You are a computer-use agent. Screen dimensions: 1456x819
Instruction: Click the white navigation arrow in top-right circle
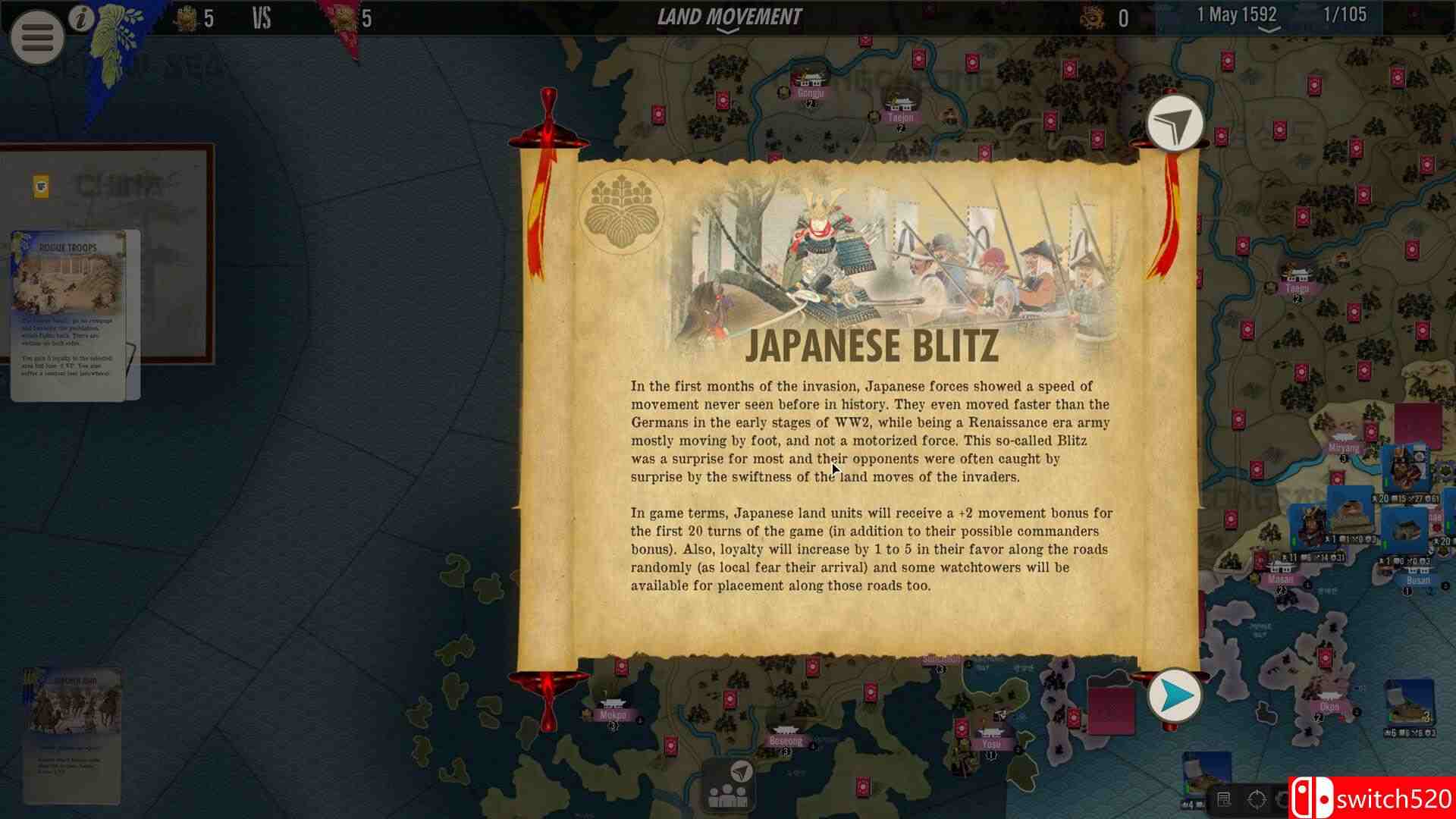(1174, 123)
